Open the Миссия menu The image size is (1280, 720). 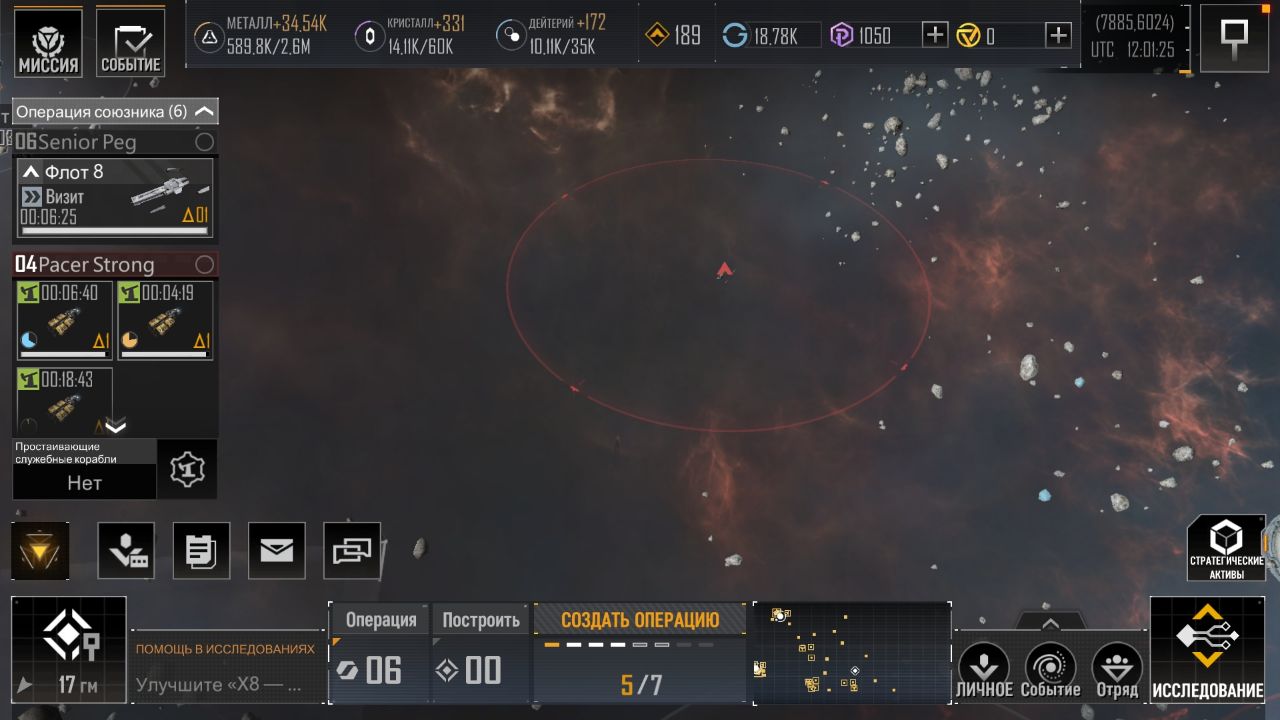pos(48,43)
